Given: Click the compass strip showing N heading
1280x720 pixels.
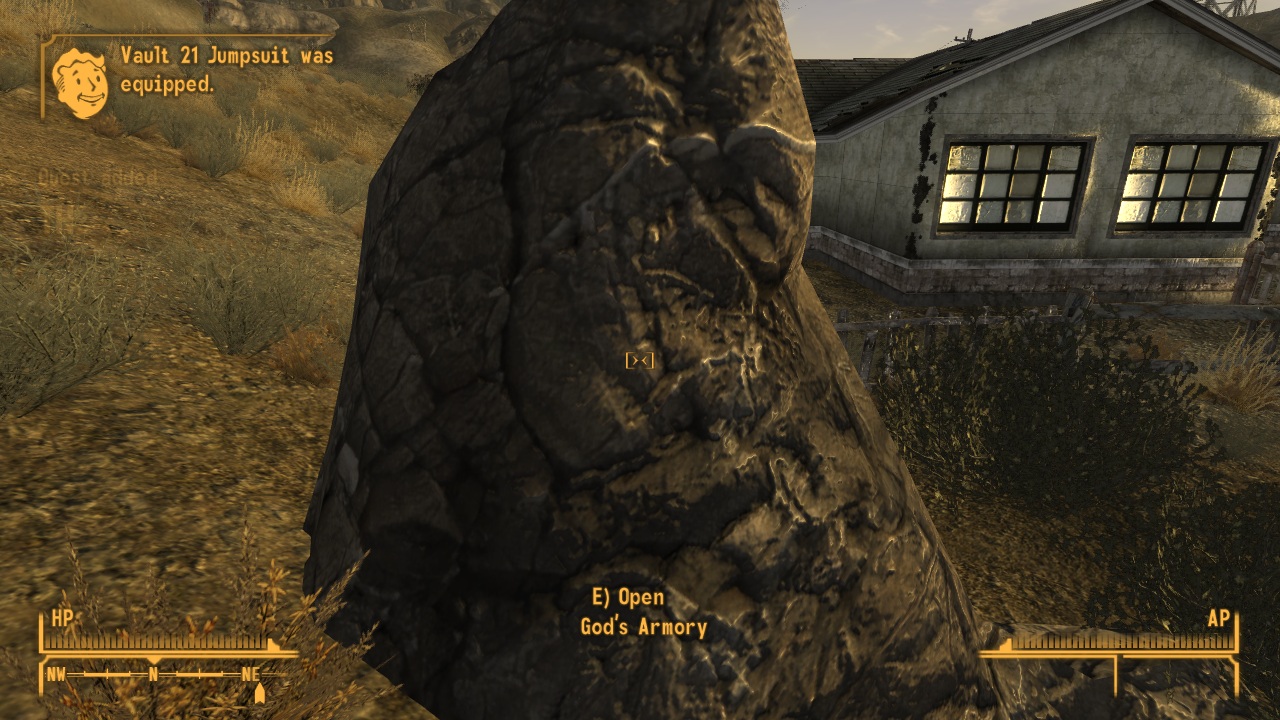Looking at the screenshot, I should [155, 675].
